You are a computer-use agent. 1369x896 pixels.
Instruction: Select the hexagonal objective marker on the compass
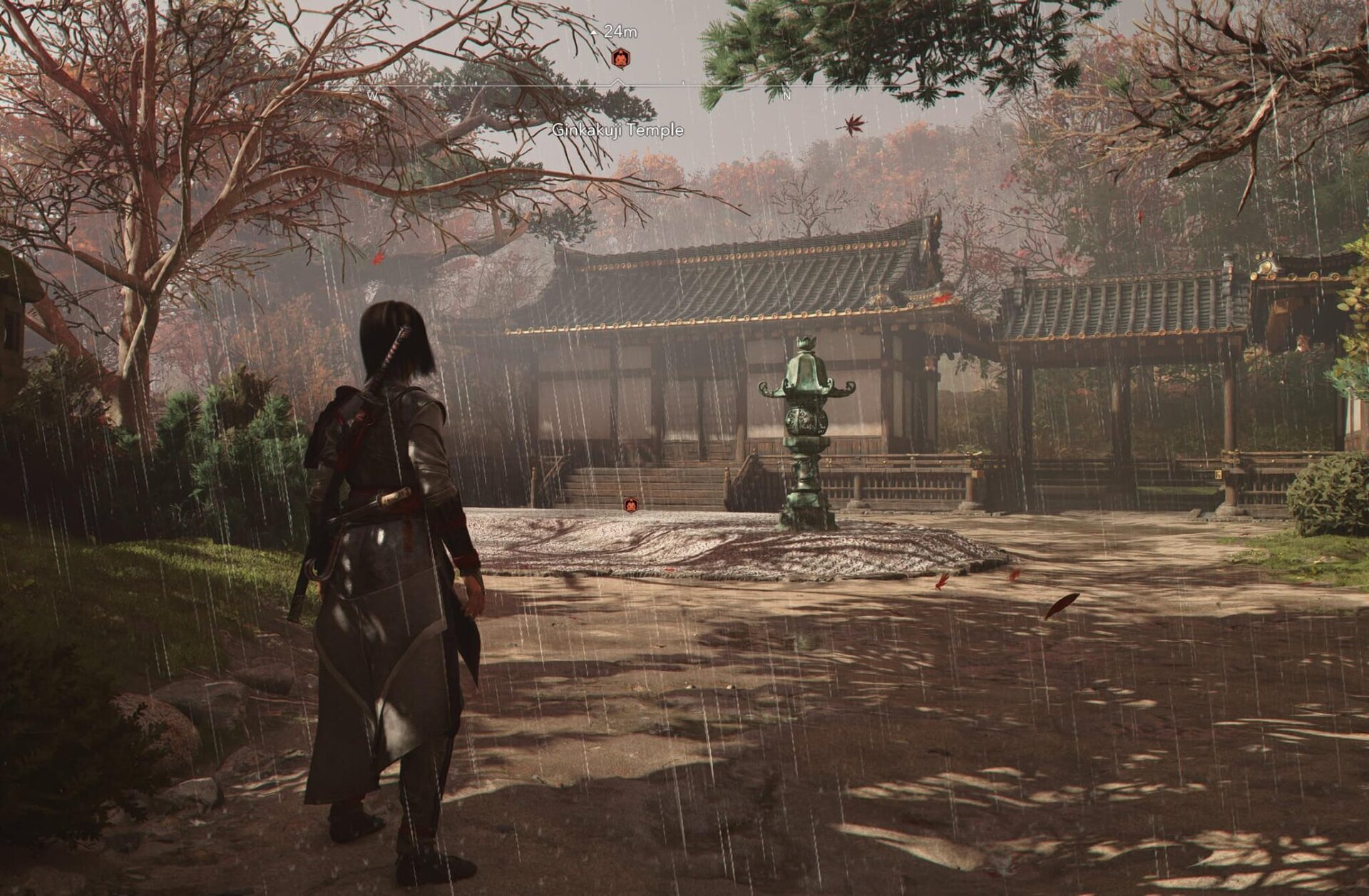click(620, 58)
